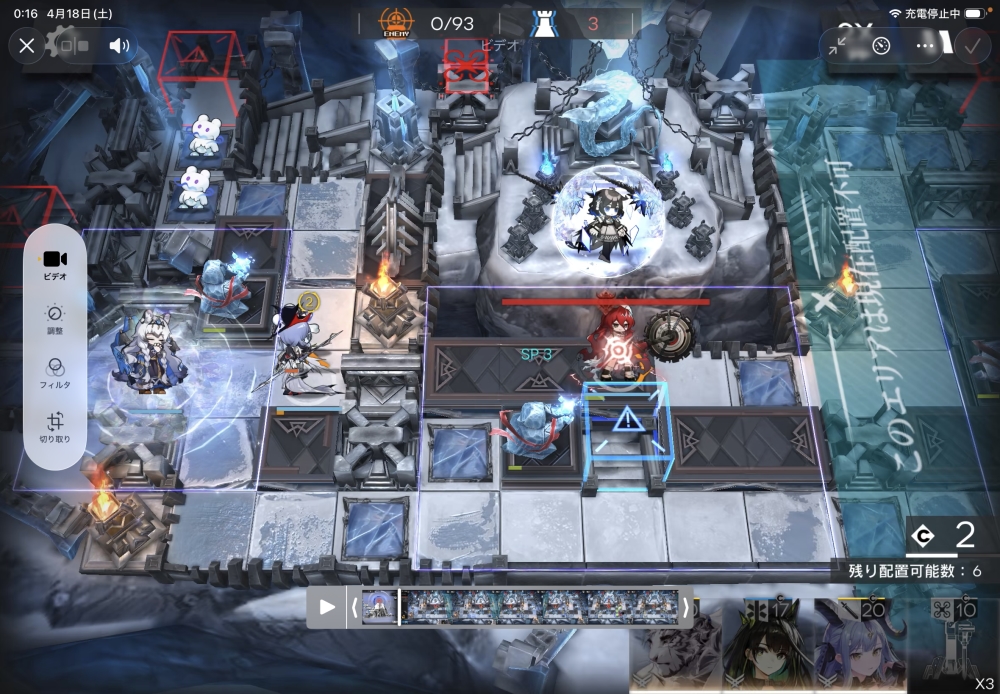Open the playback speed gauge control
The height and width of the screenshot is (694, 1000).
(881, 45)
